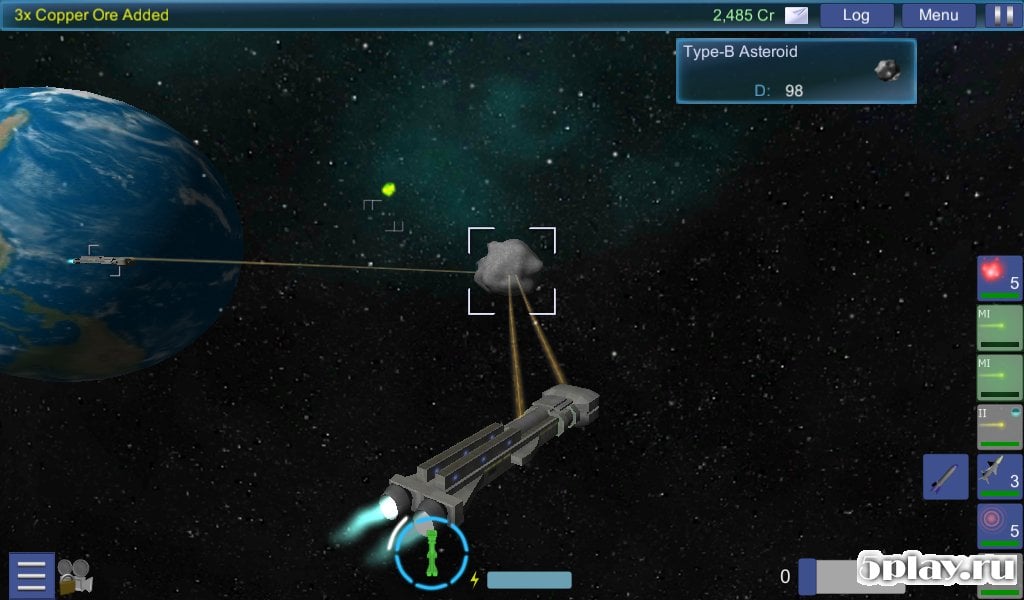Select the missile icon button
This screenshot has height=600, width=1024.
[x=945, y=477]
